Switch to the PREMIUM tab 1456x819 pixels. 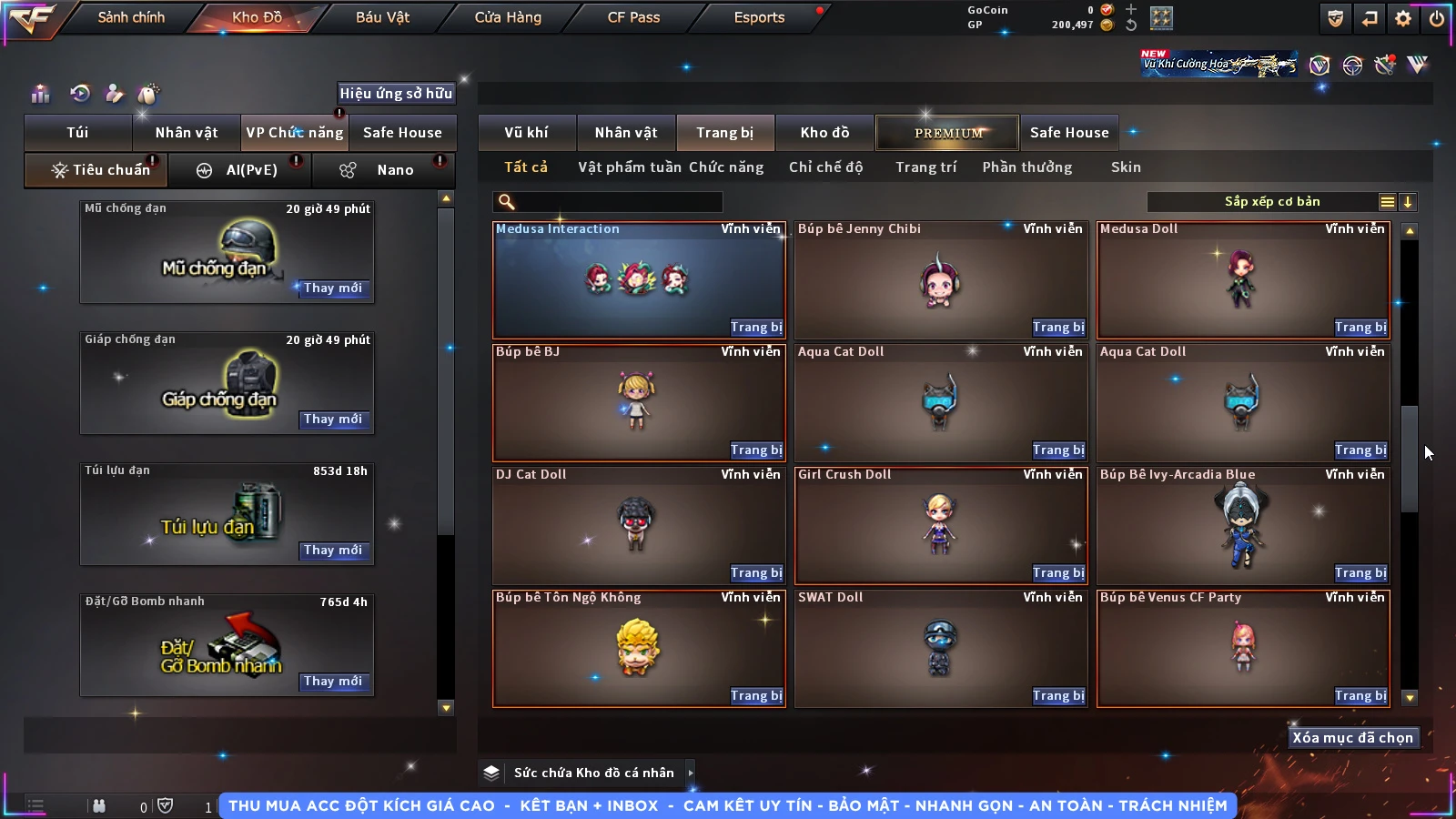pyautogui.click(x=947, y=133)
